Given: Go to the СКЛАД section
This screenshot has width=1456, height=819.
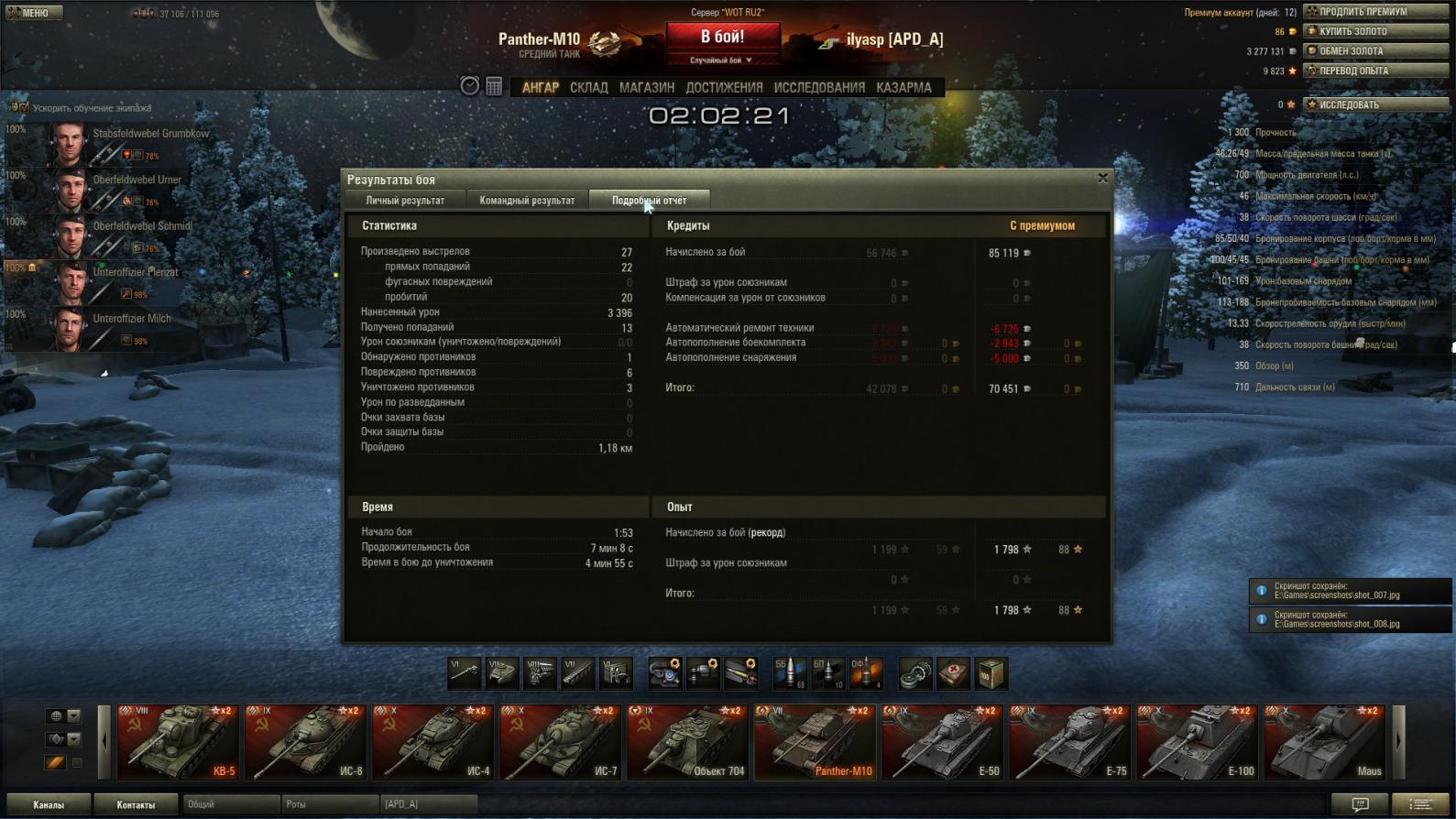Looking at the screenshot, I should pyautogui.click(x=588, y=88).
